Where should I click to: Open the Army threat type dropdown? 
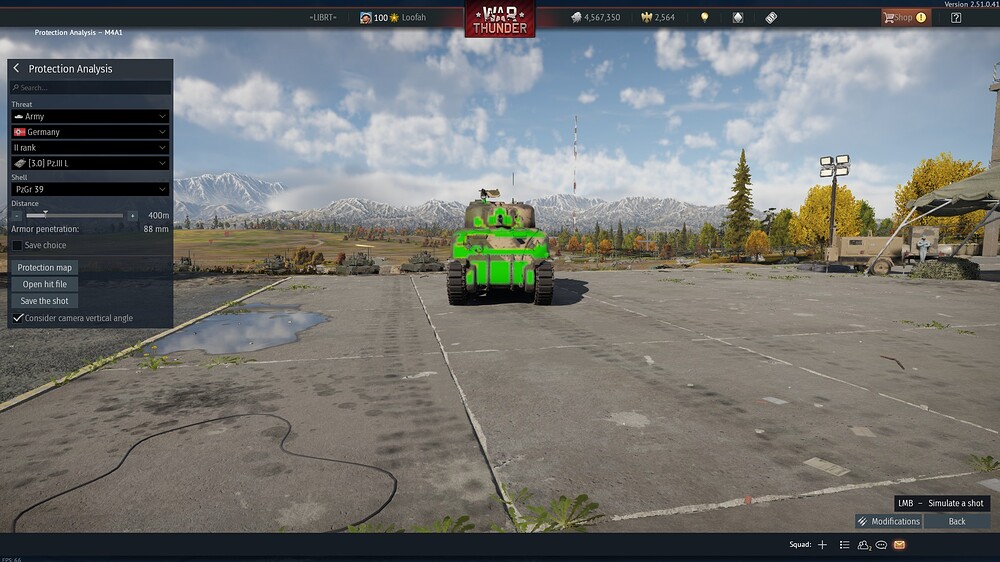pos(90,117)
